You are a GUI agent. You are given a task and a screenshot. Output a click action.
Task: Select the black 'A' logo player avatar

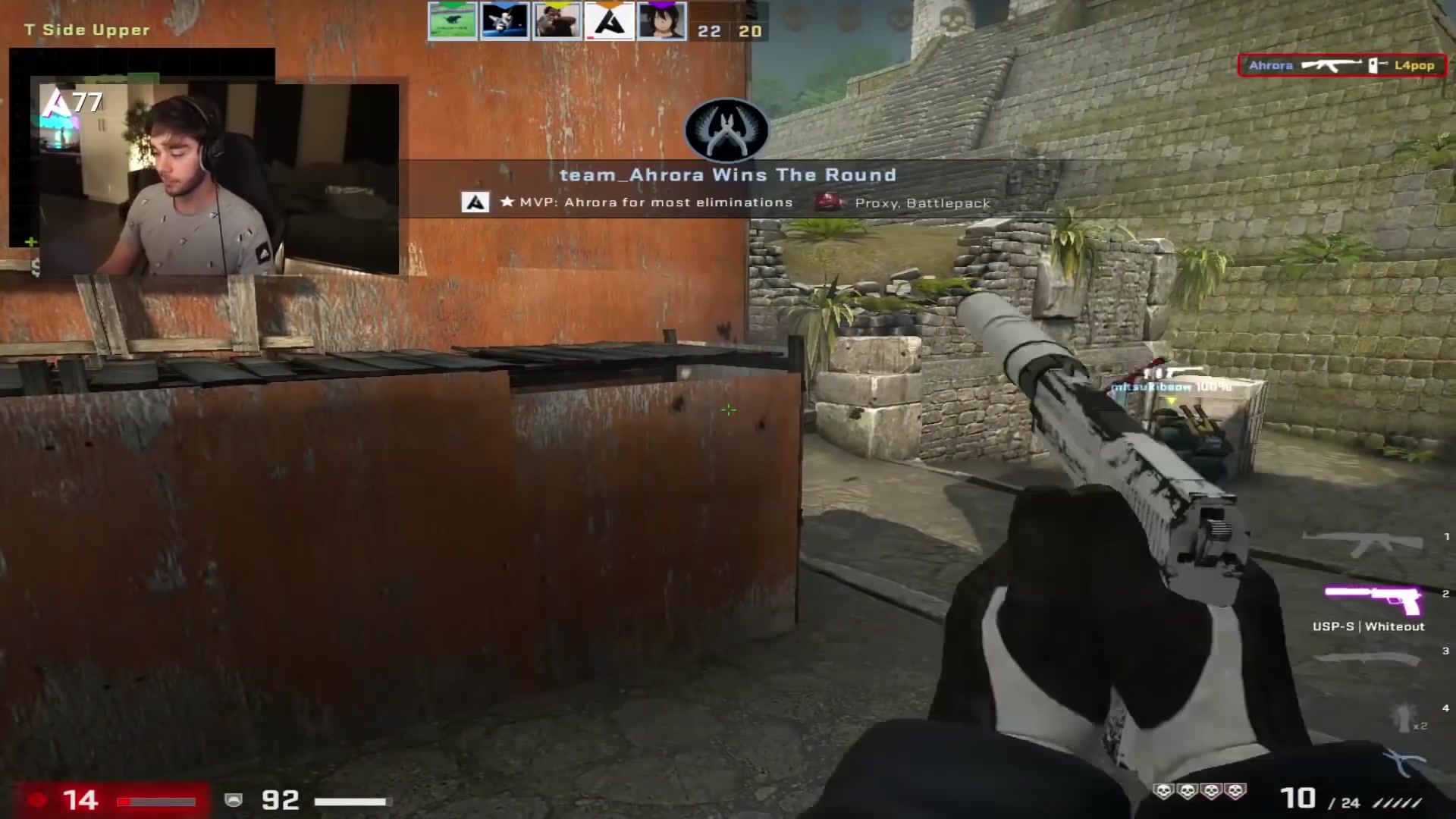[x=610, y=20]
